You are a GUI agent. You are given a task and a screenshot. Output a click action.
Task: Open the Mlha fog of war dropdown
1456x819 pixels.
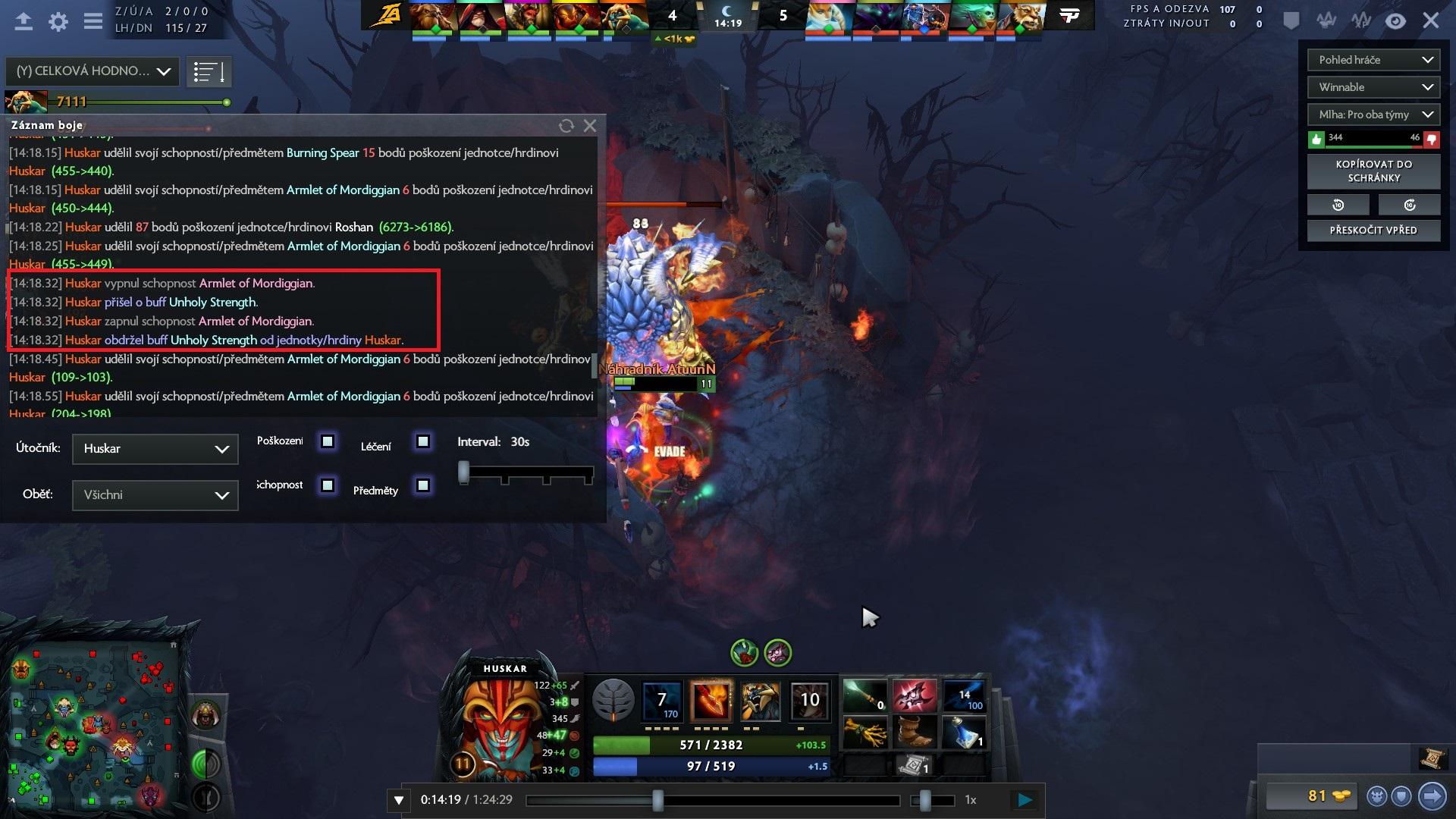click(x=1373, y=115)
